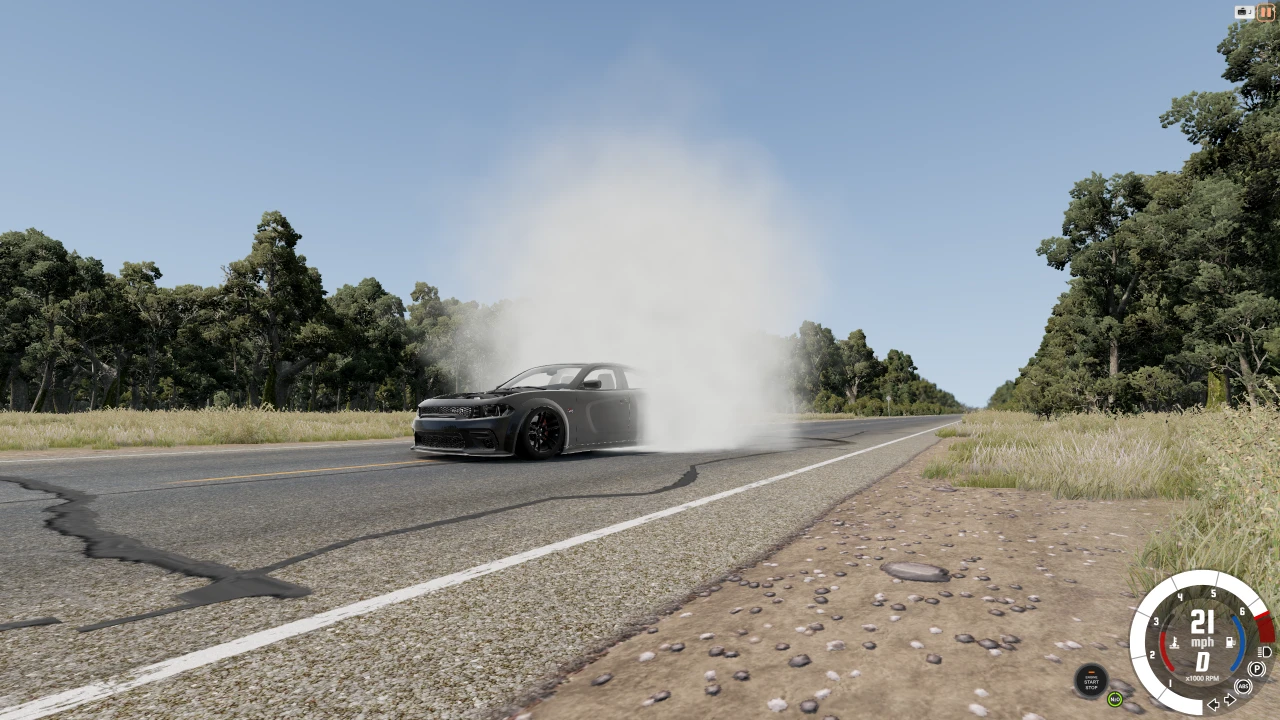Toggle the left turn signal arrow
The height and width of the screenshot is (720, 1280).
coord(1214,704)
